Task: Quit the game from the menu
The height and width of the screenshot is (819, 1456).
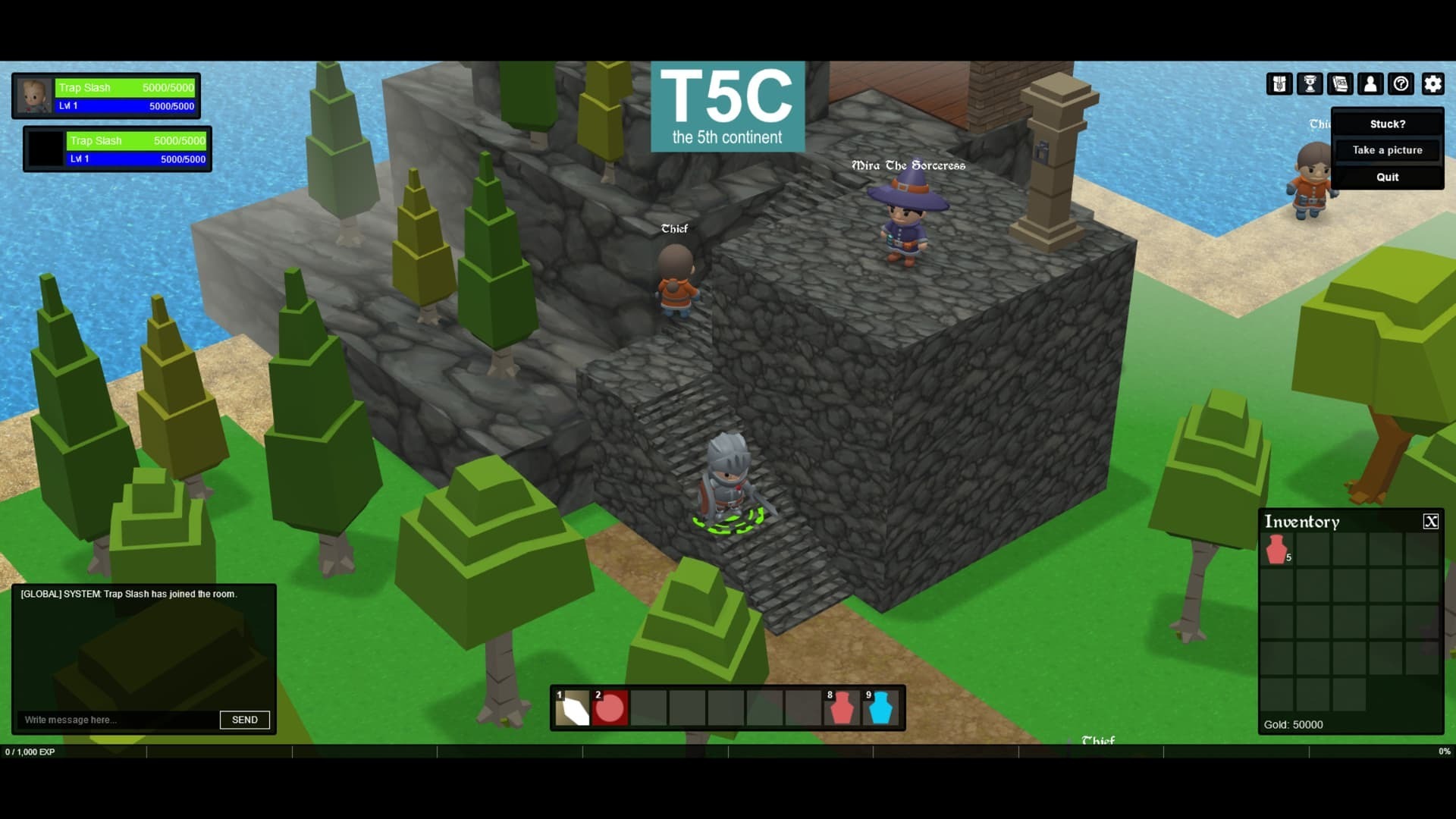Action: (1387, 177)
